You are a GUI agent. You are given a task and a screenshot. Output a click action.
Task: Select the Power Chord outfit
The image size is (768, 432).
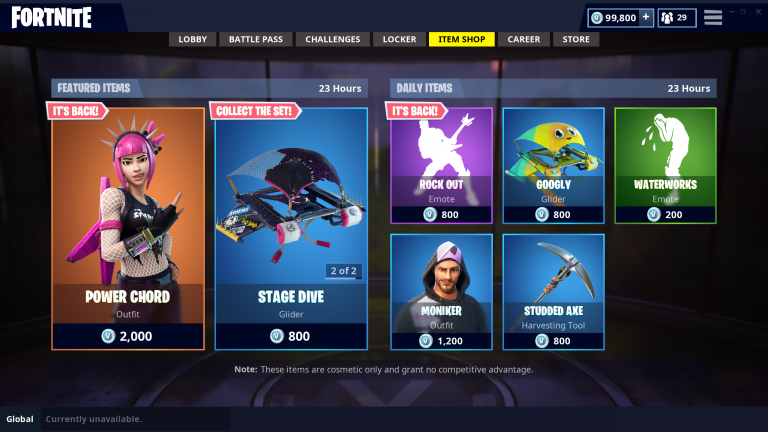[128, 229]
